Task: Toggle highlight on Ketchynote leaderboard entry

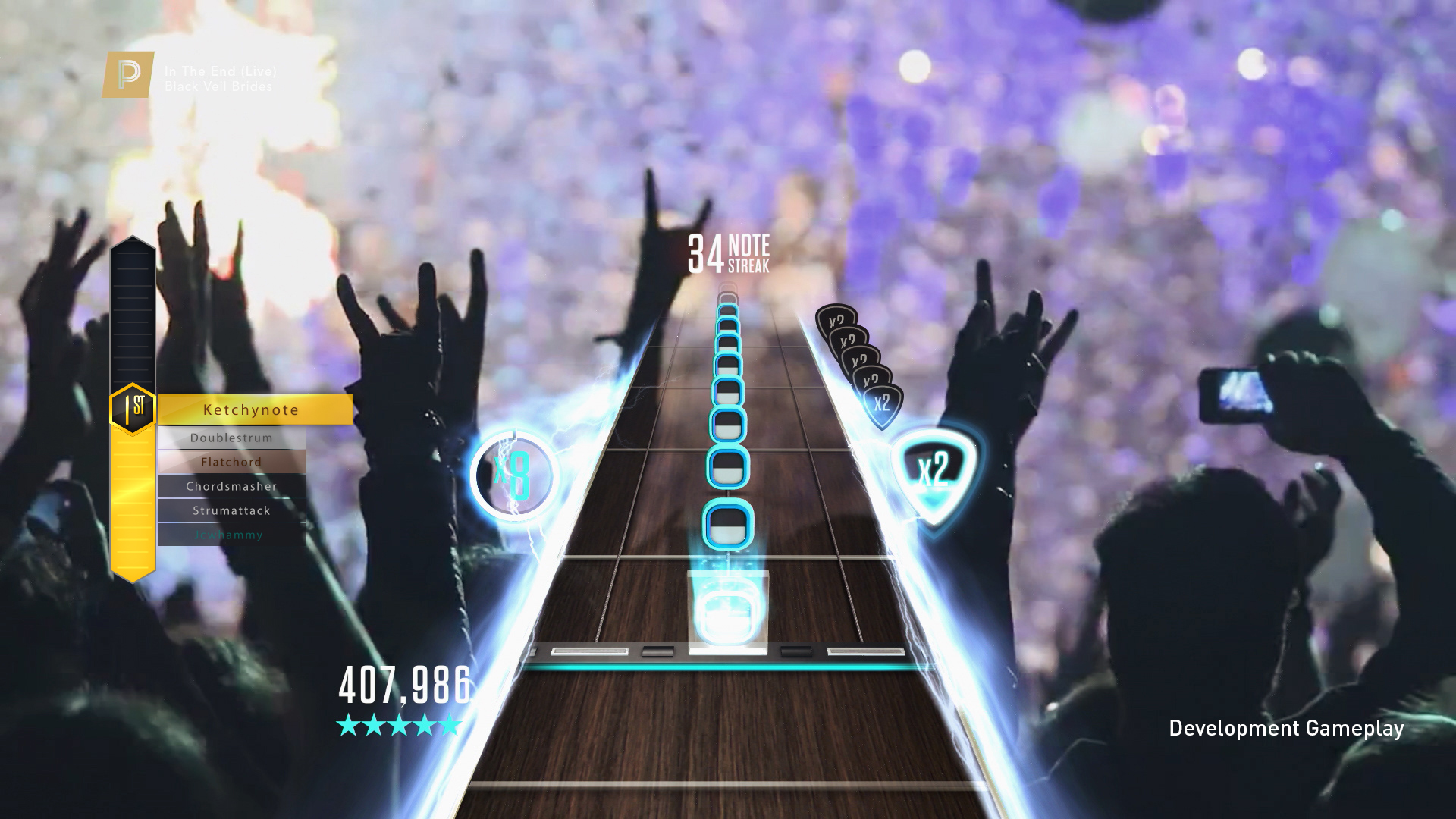Action: [250, 409]
